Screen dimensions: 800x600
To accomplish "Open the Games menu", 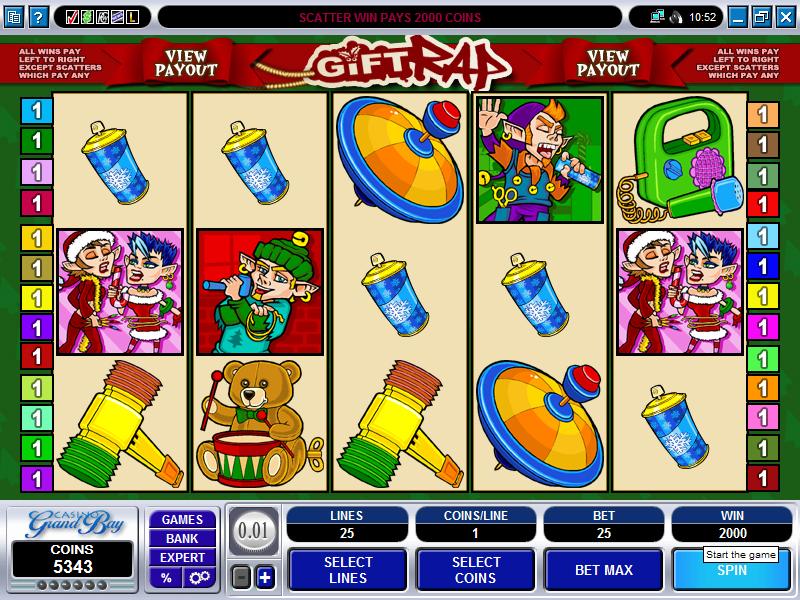I will (x=182, y=520).
